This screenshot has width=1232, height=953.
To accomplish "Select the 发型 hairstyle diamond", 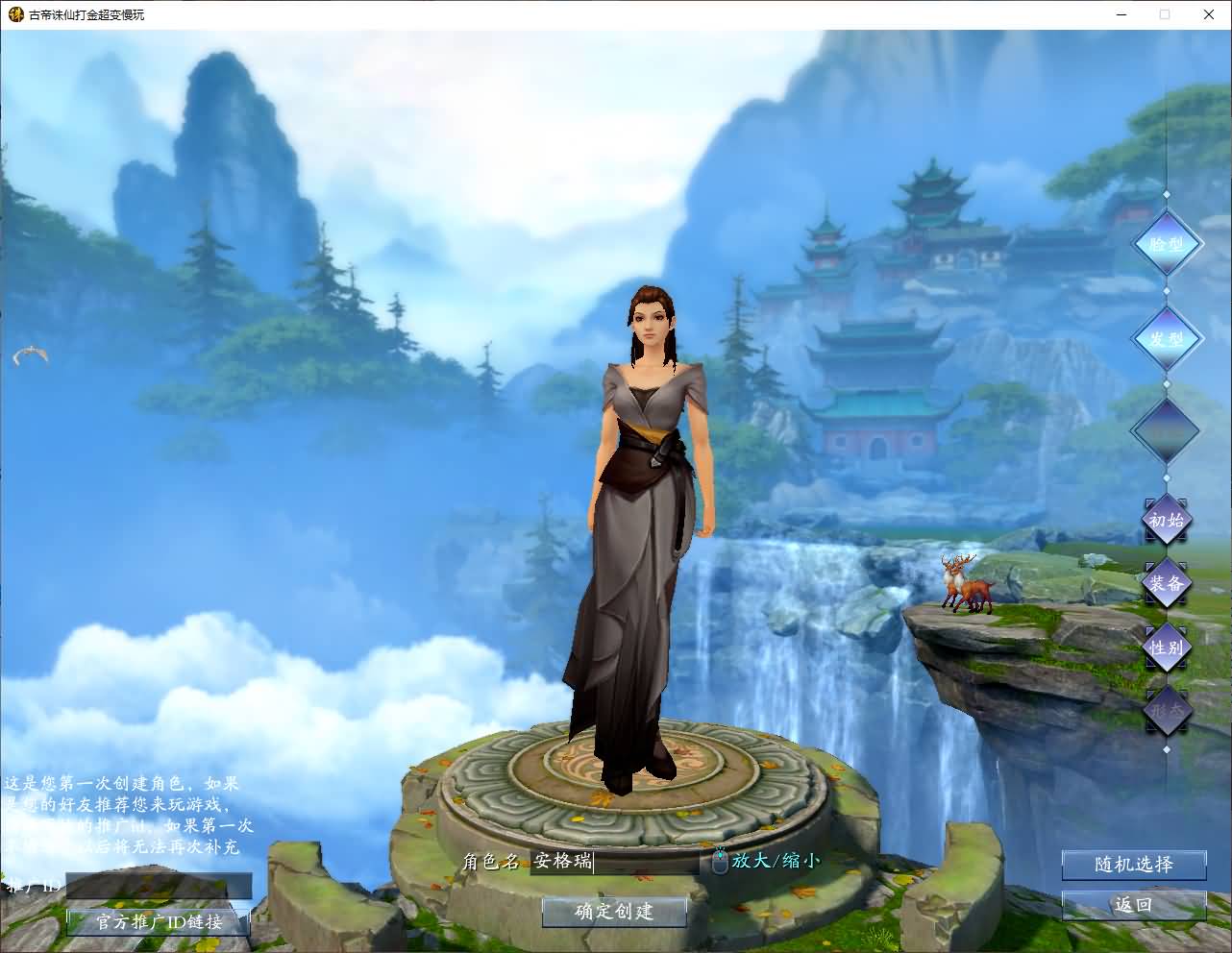I will coord(1167,338).
